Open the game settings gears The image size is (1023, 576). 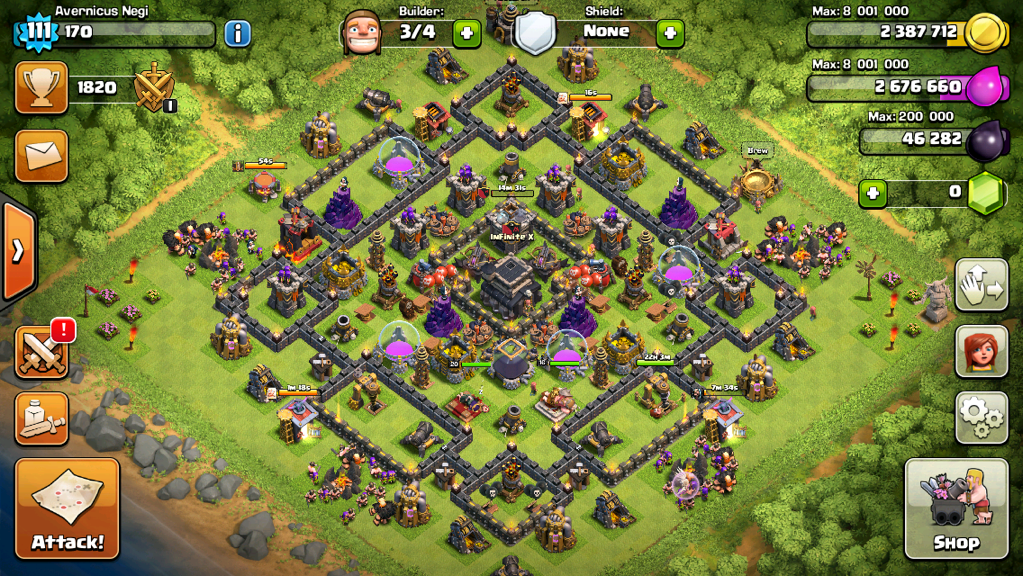pos(981,417)
